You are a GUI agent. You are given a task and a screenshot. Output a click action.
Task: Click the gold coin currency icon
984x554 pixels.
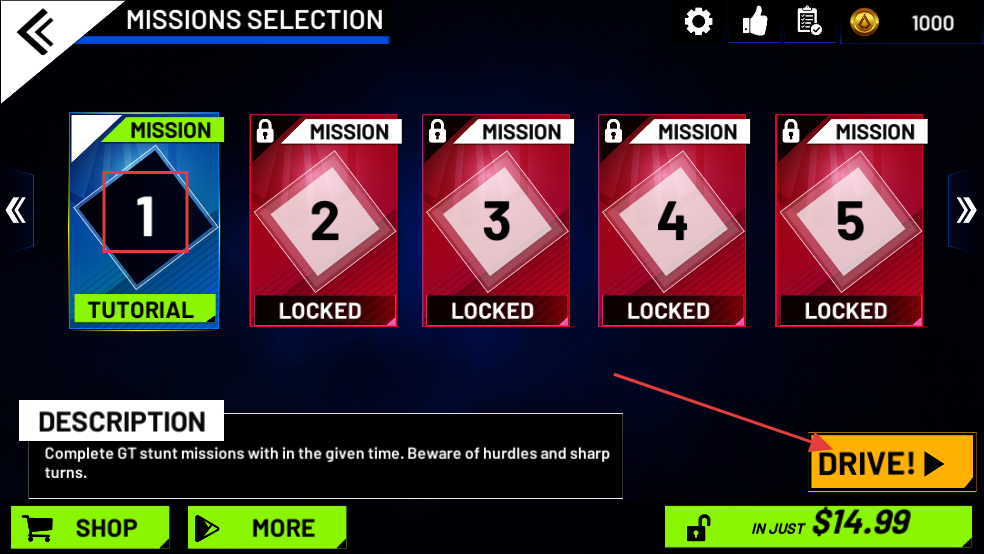pyautogui.click(x=864, y=22)
